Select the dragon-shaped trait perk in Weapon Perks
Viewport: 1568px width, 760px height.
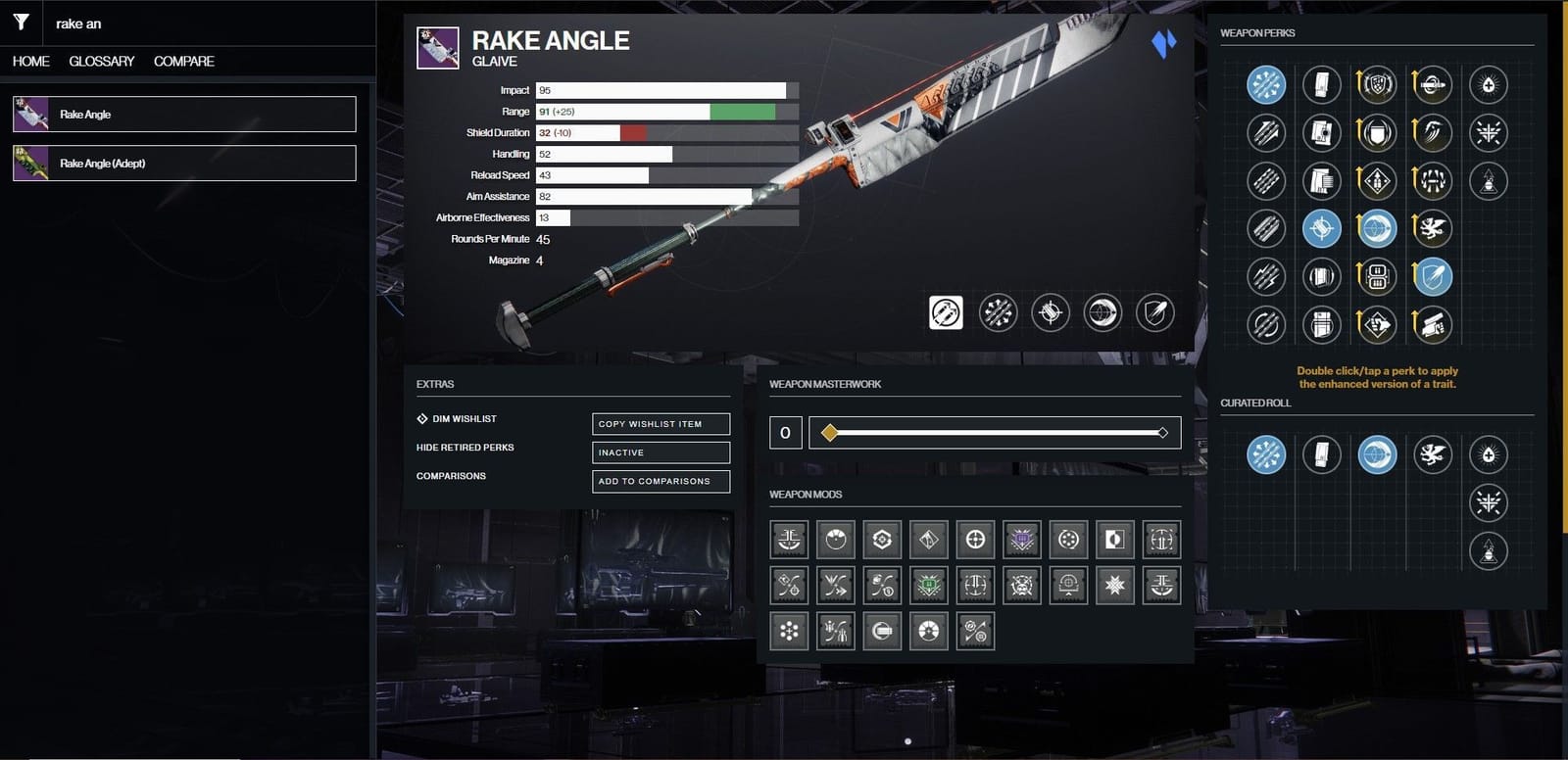click(x=1433, y=228)
